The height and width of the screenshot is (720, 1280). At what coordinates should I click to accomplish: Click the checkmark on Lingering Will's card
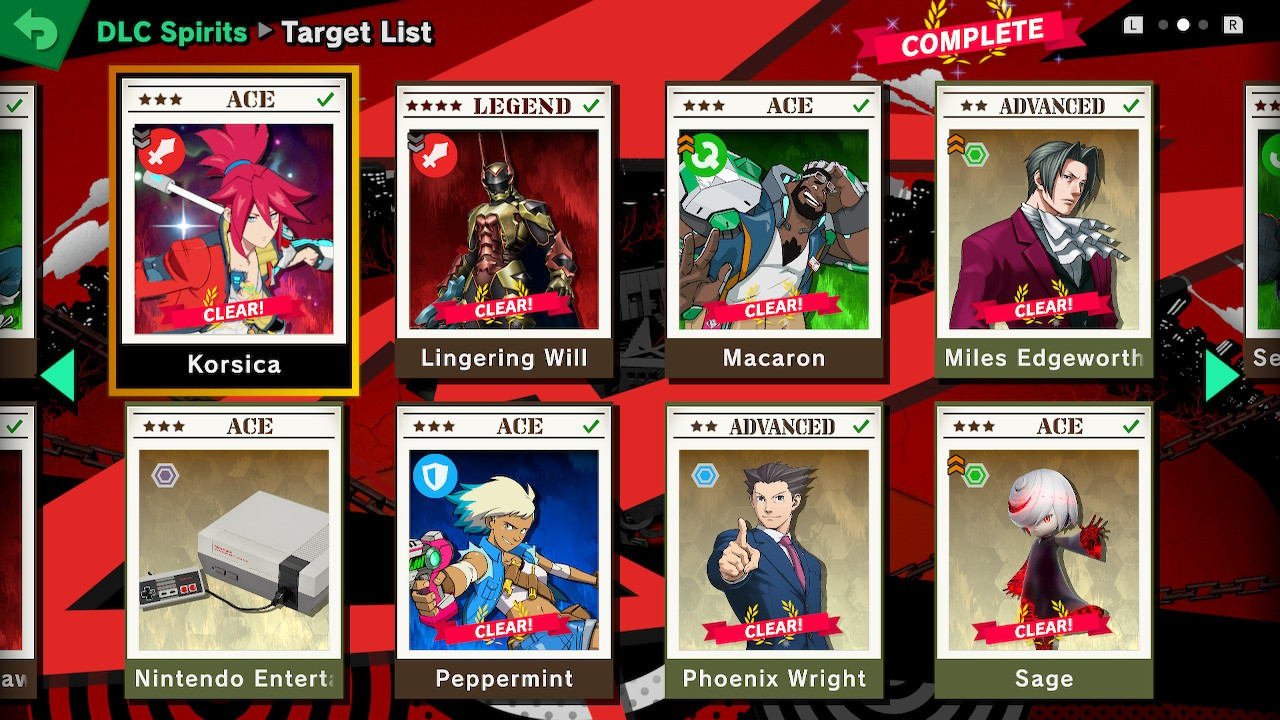[x=591, y=105]
